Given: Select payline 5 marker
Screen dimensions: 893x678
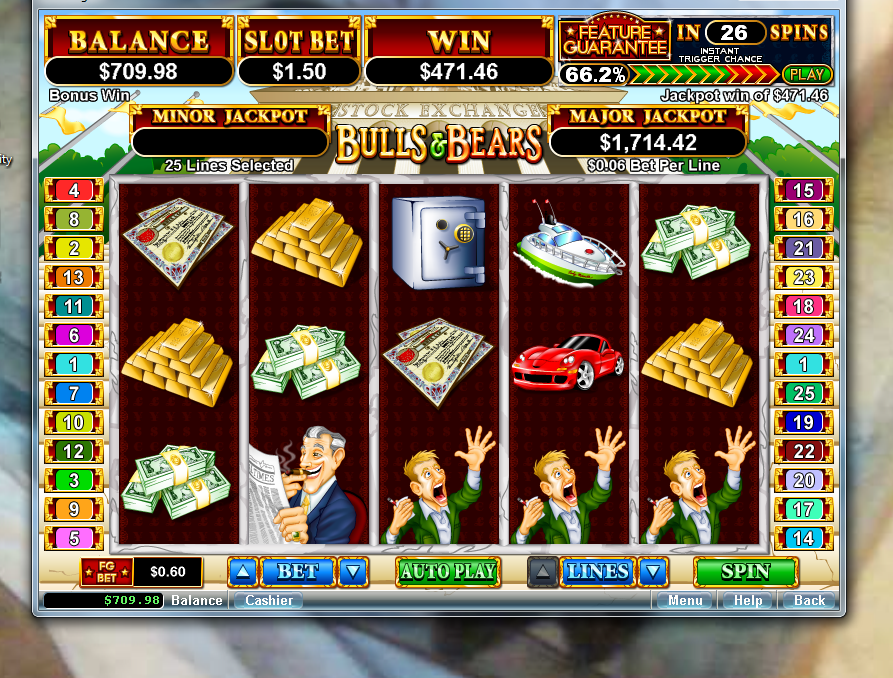Looking at the screenshot, I should coord(73,539).
